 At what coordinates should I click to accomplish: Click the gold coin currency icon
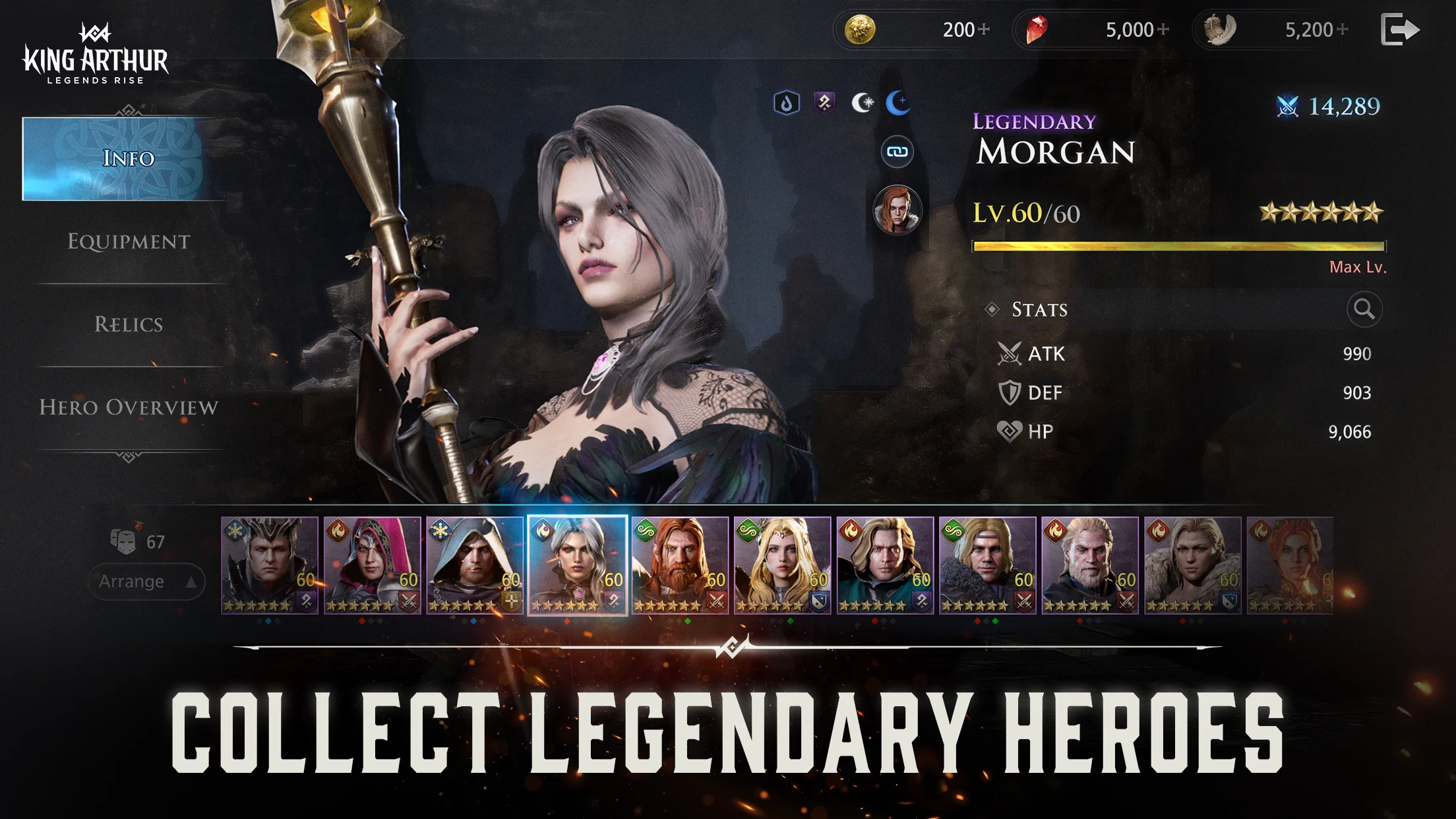(x=859, y=29)
